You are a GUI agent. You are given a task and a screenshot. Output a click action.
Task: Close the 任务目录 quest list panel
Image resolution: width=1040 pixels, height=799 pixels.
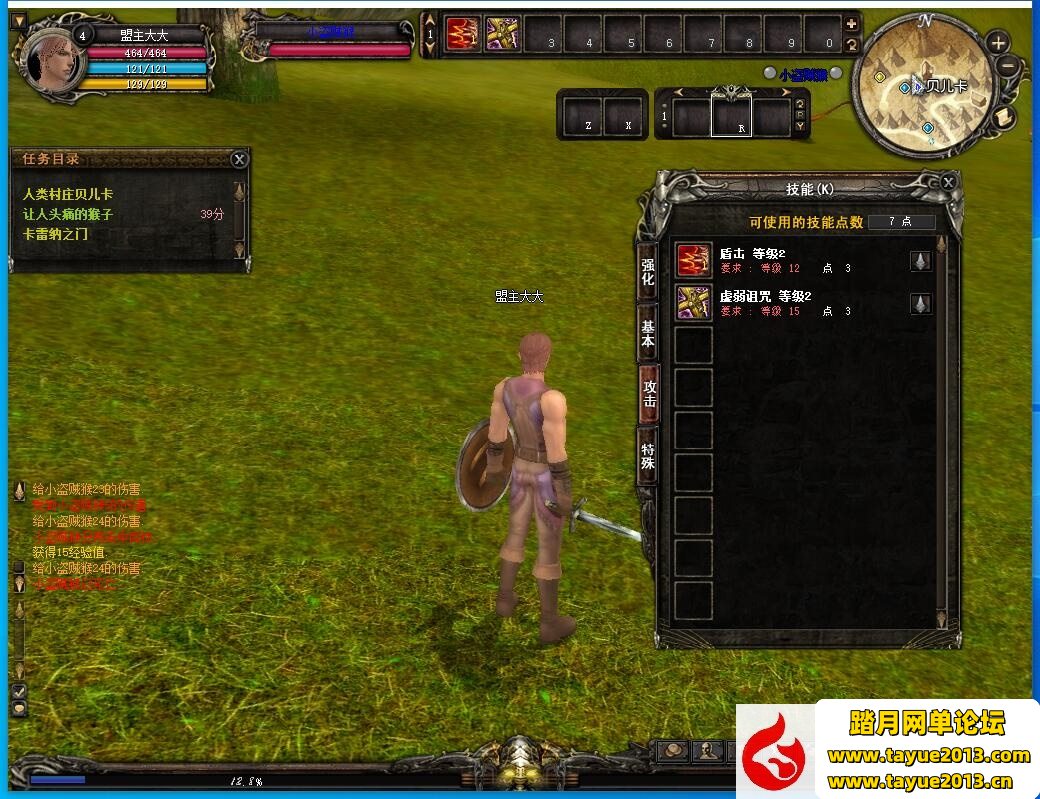239,159
